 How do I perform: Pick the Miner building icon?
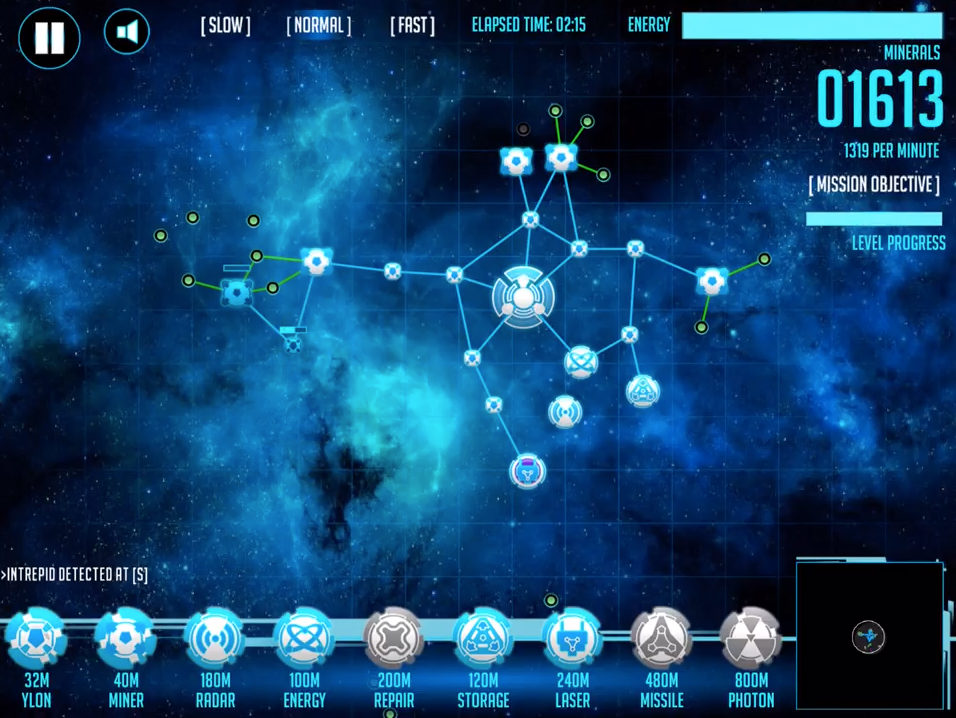[x=126, y=639]
